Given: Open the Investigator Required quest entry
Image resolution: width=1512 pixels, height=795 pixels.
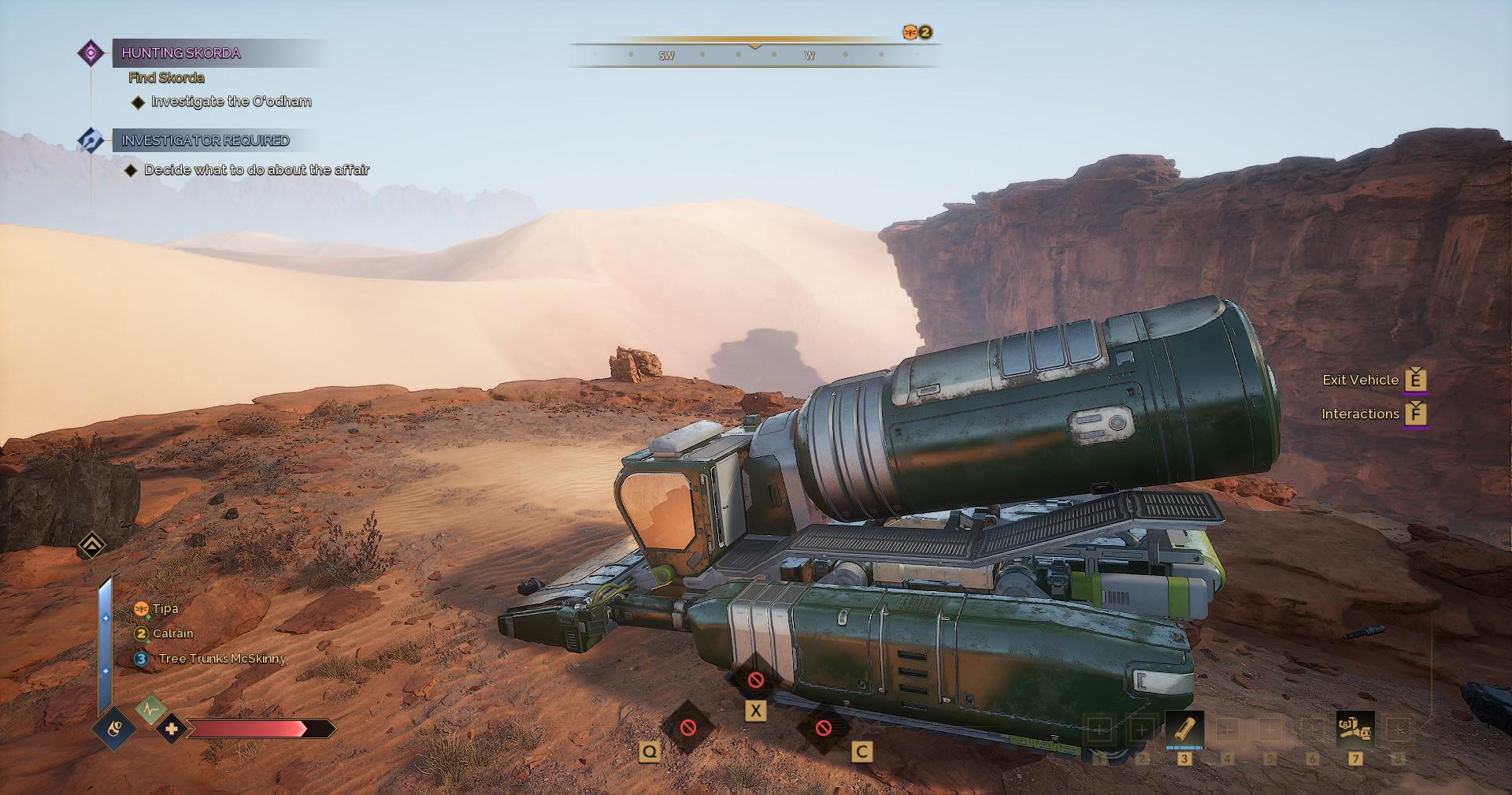Looking at the screenshot, I should pyautogui.click(x=205, y=141).
